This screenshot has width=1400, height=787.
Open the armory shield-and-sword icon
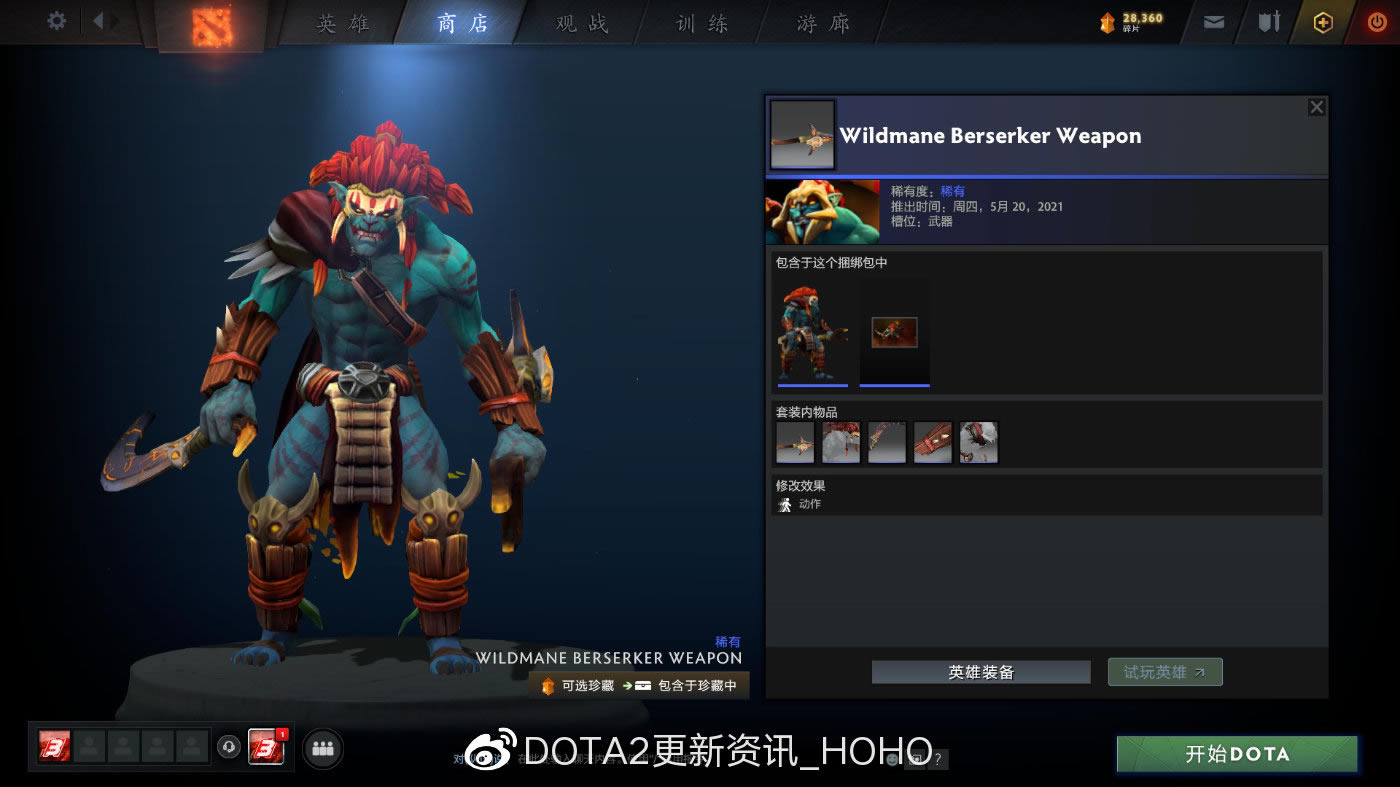(1270, 21)
